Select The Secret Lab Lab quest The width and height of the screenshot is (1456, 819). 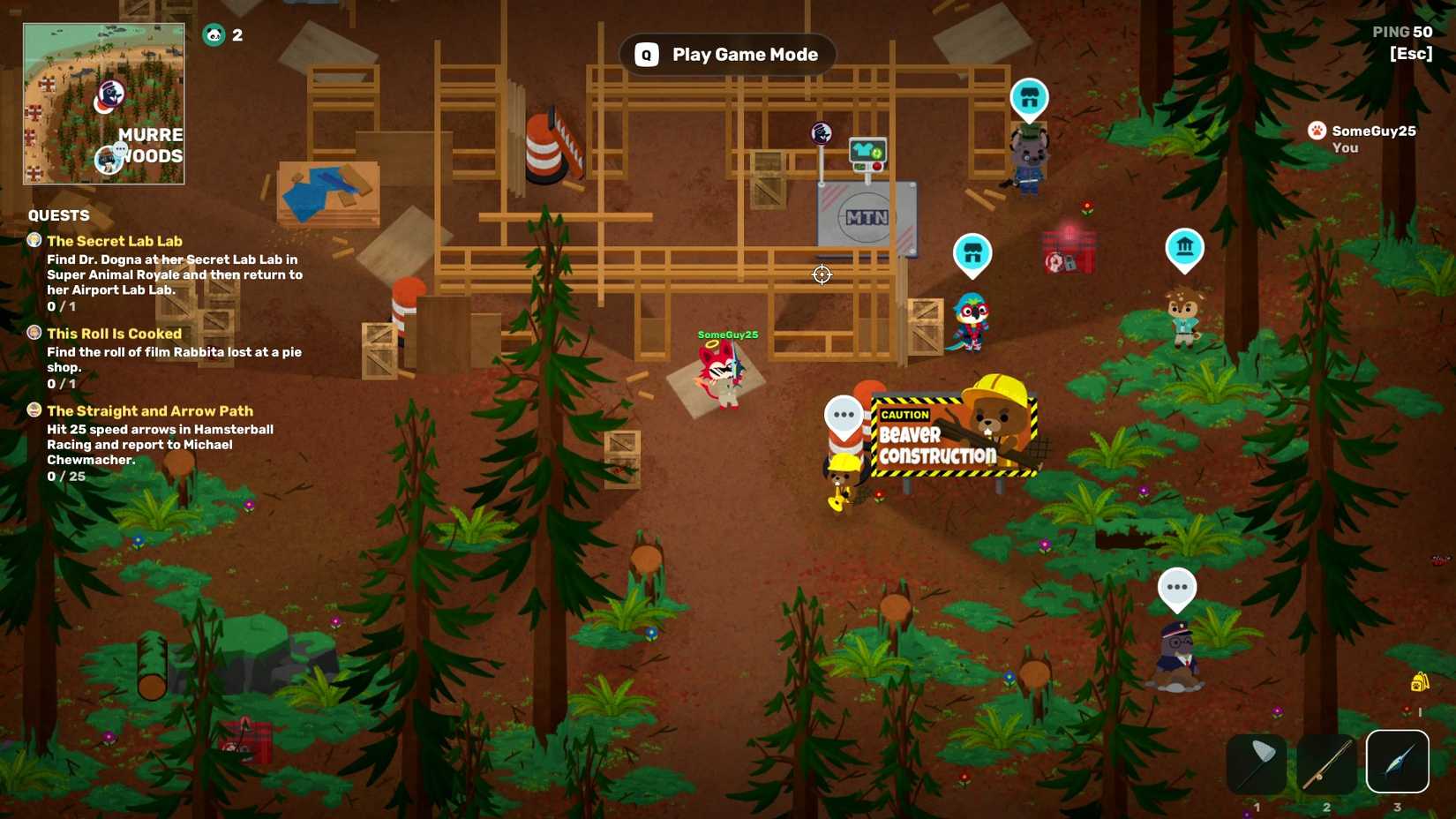[x=115, y=241]
